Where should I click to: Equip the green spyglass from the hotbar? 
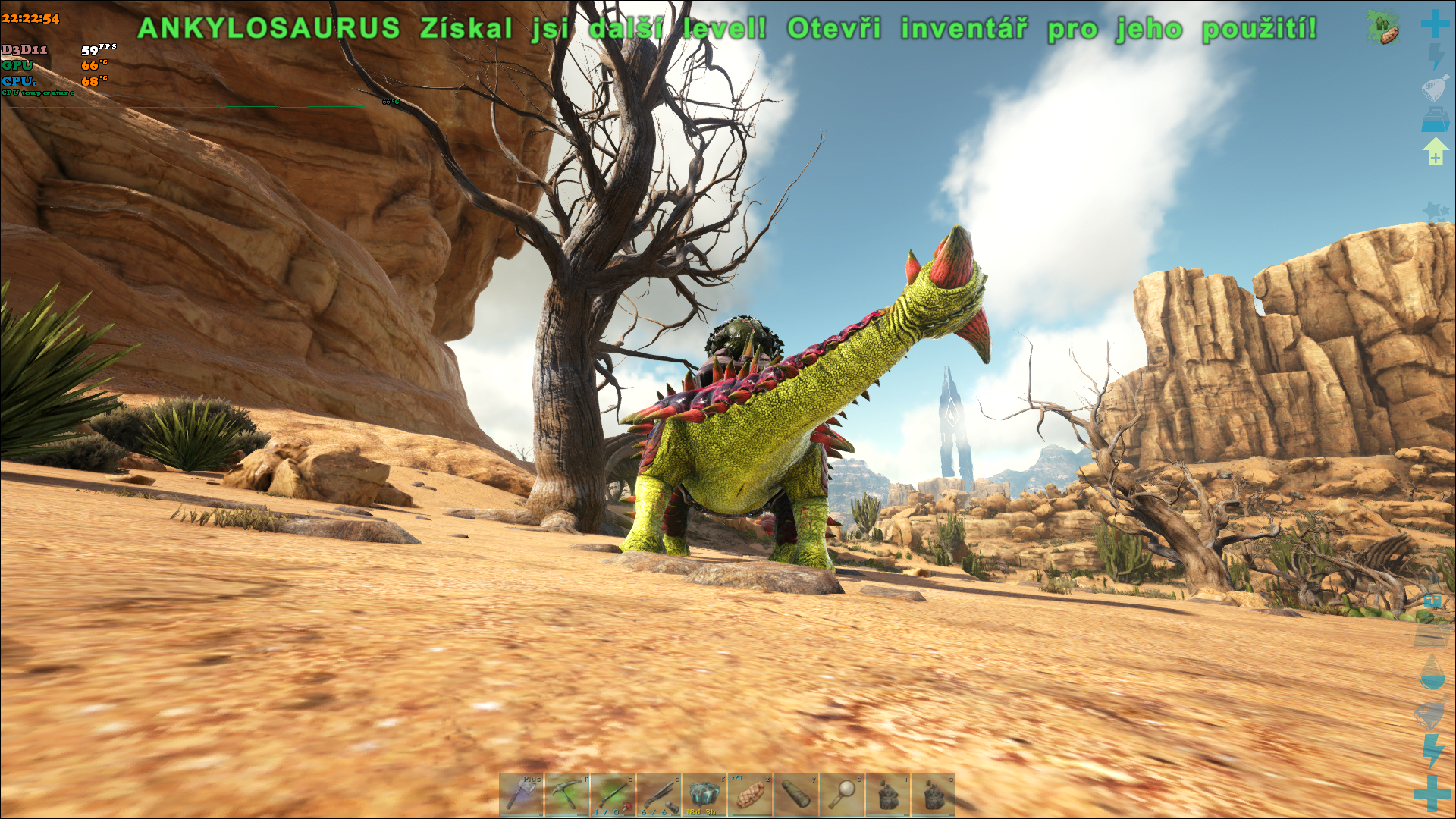click(x=795, y=794)
